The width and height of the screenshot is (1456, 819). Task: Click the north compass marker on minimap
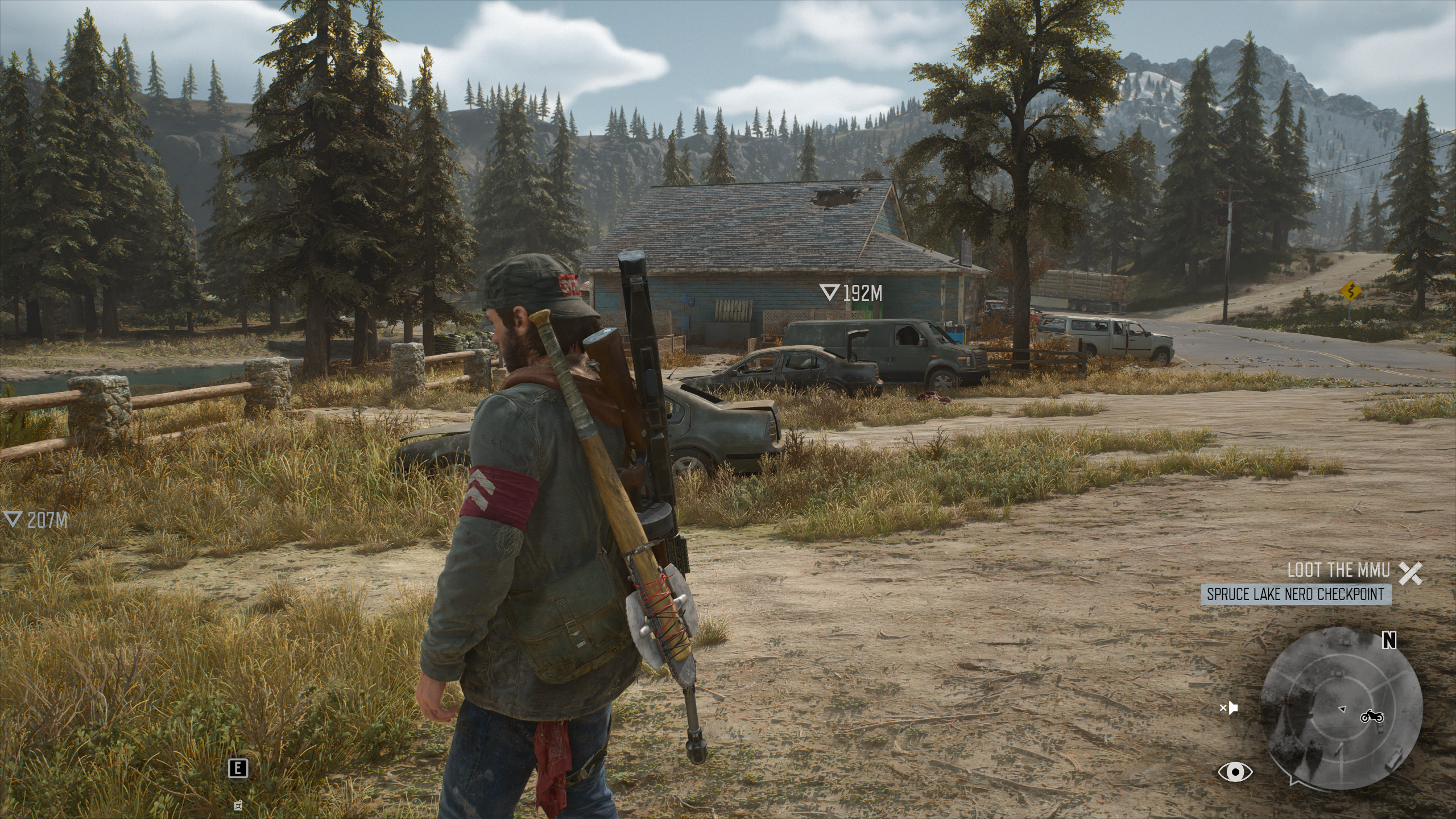coord(1389,641)
